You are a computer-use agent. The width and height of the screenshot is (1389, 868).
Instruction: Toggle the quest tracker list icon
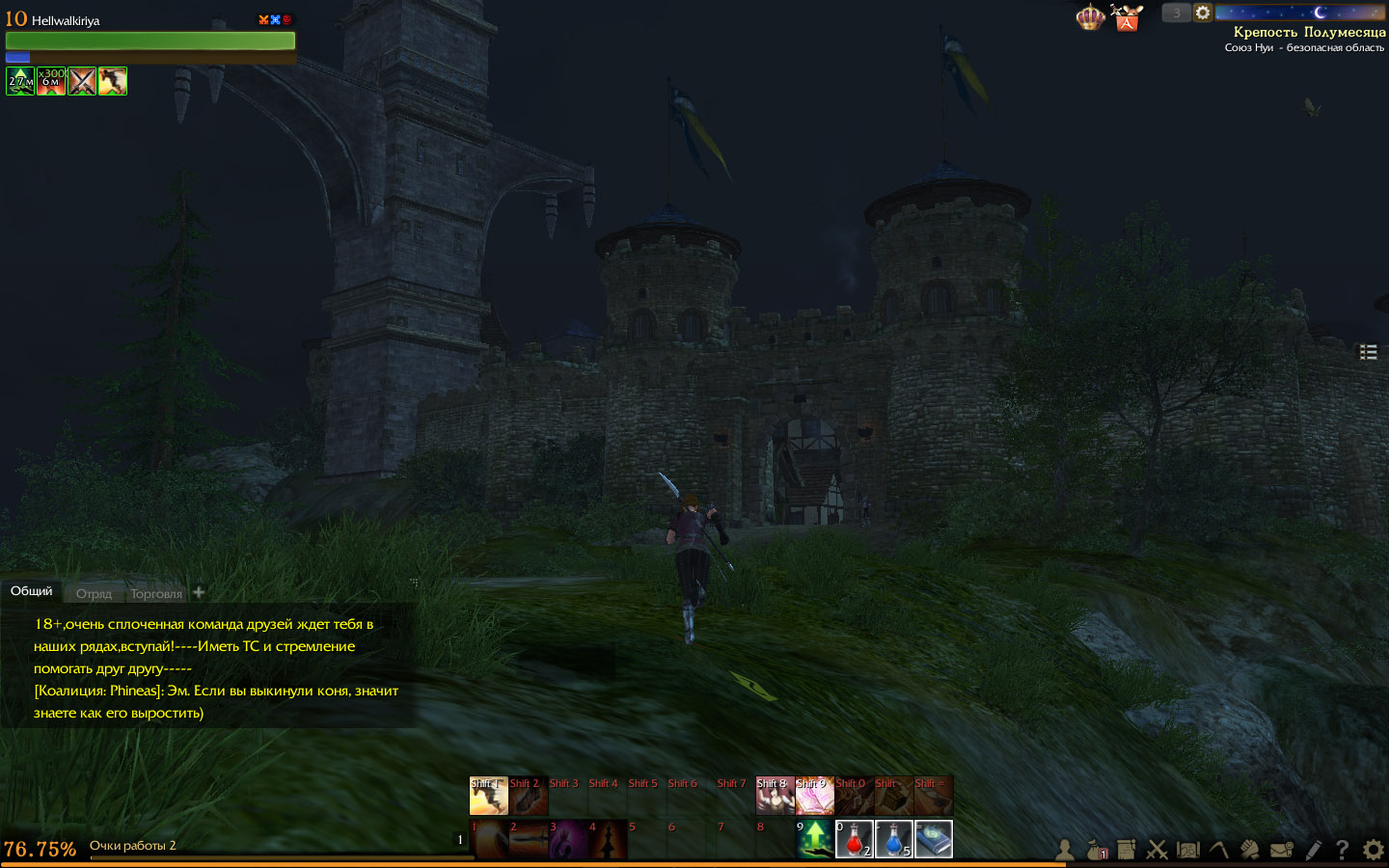pyautogui.click(x=1368, y=352)
